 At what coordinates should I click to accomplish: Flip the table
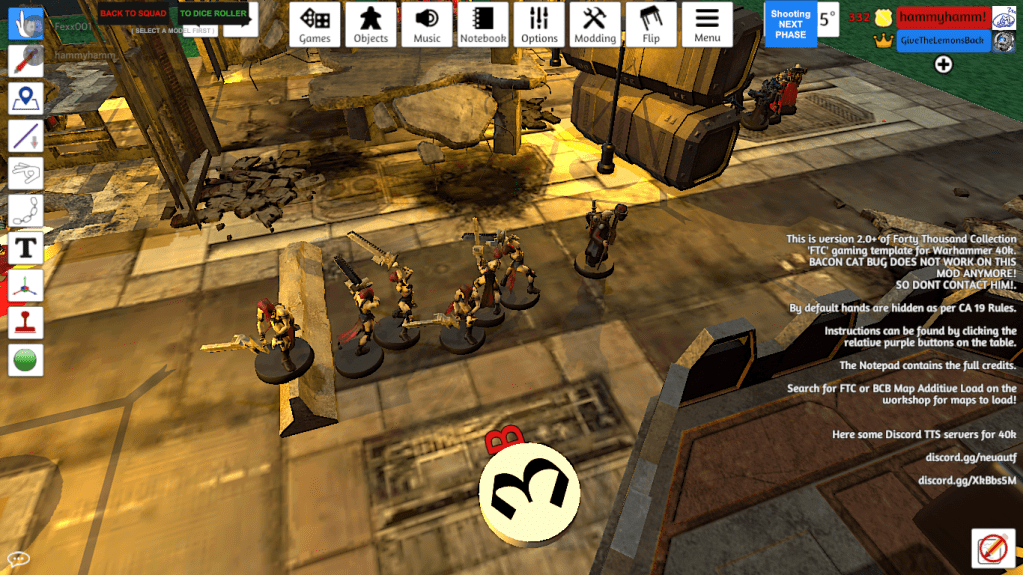tap(651, 24)
